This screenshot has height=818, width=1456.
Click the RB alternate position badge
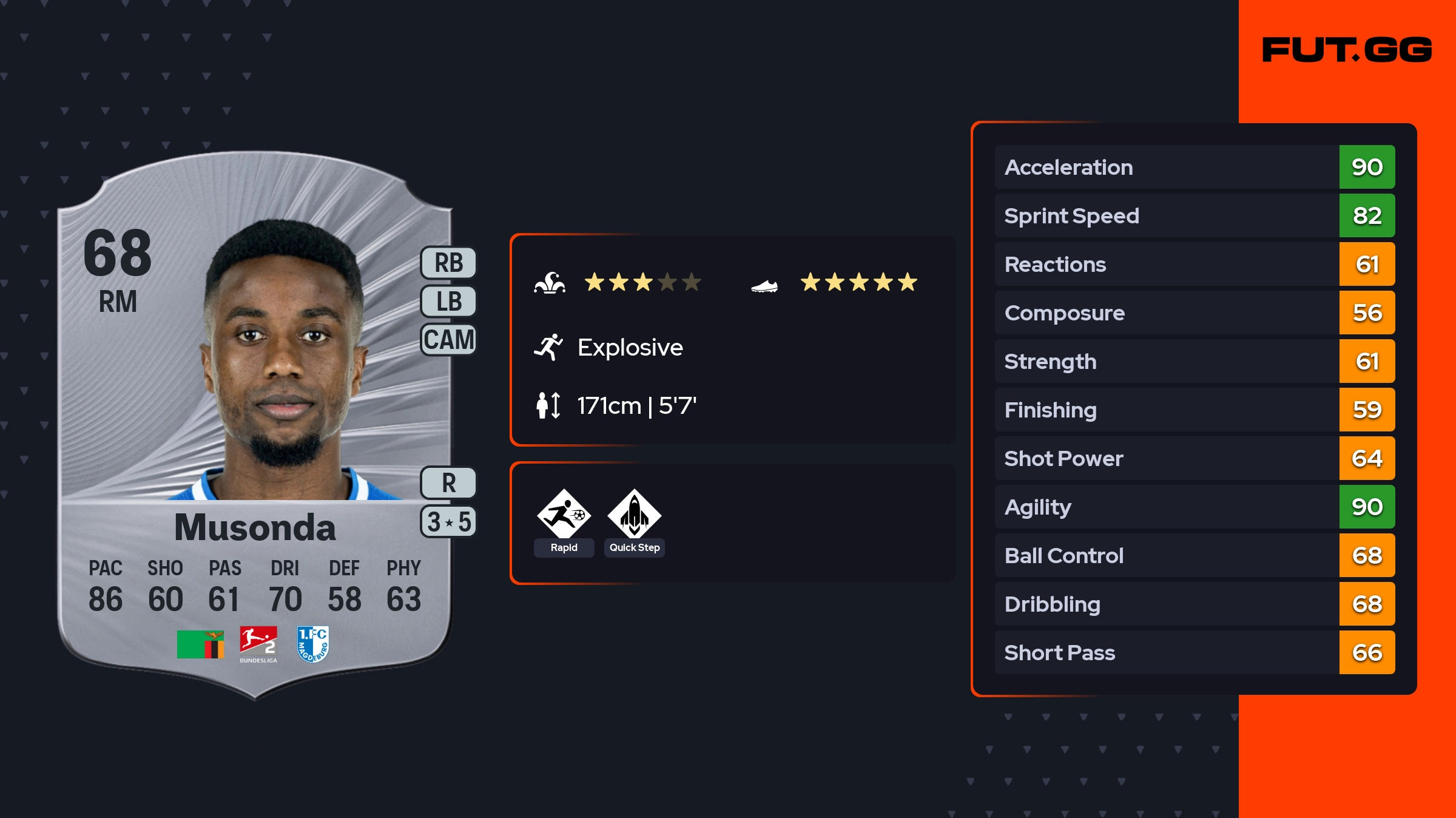tap(448, 263)
